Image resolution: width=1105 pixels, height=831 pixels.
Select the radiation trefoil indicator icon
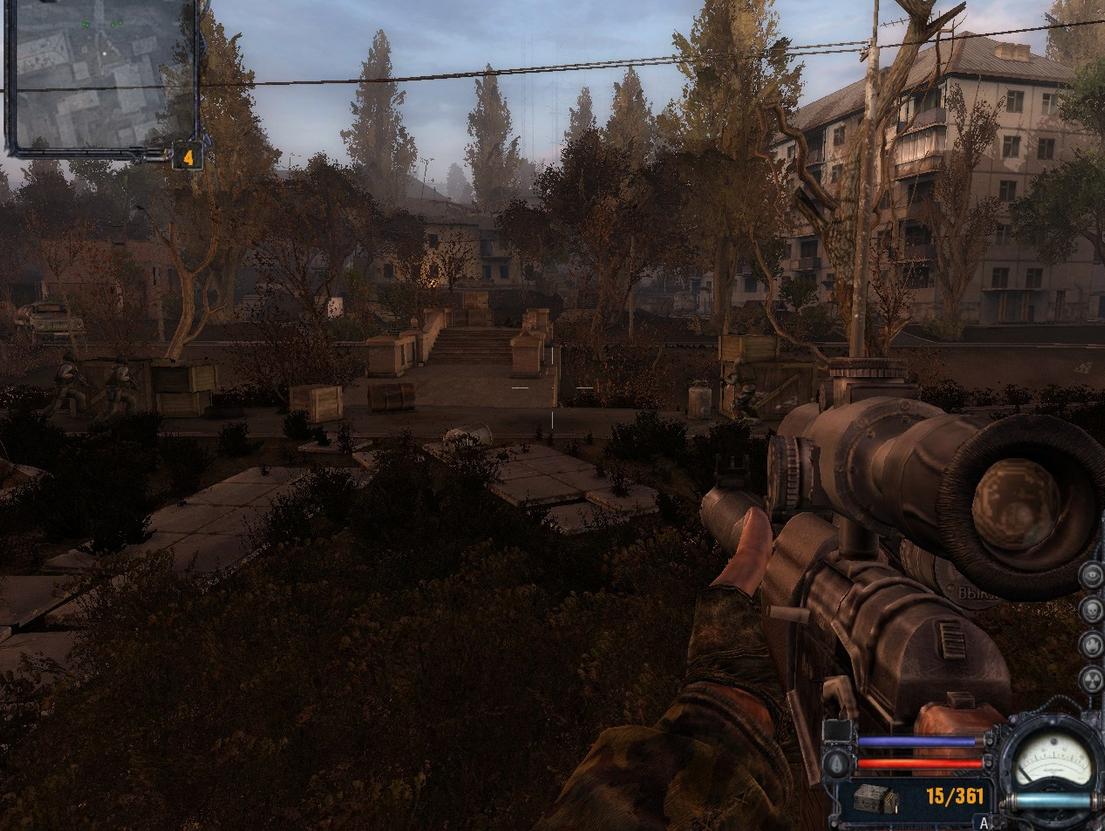1091,679
